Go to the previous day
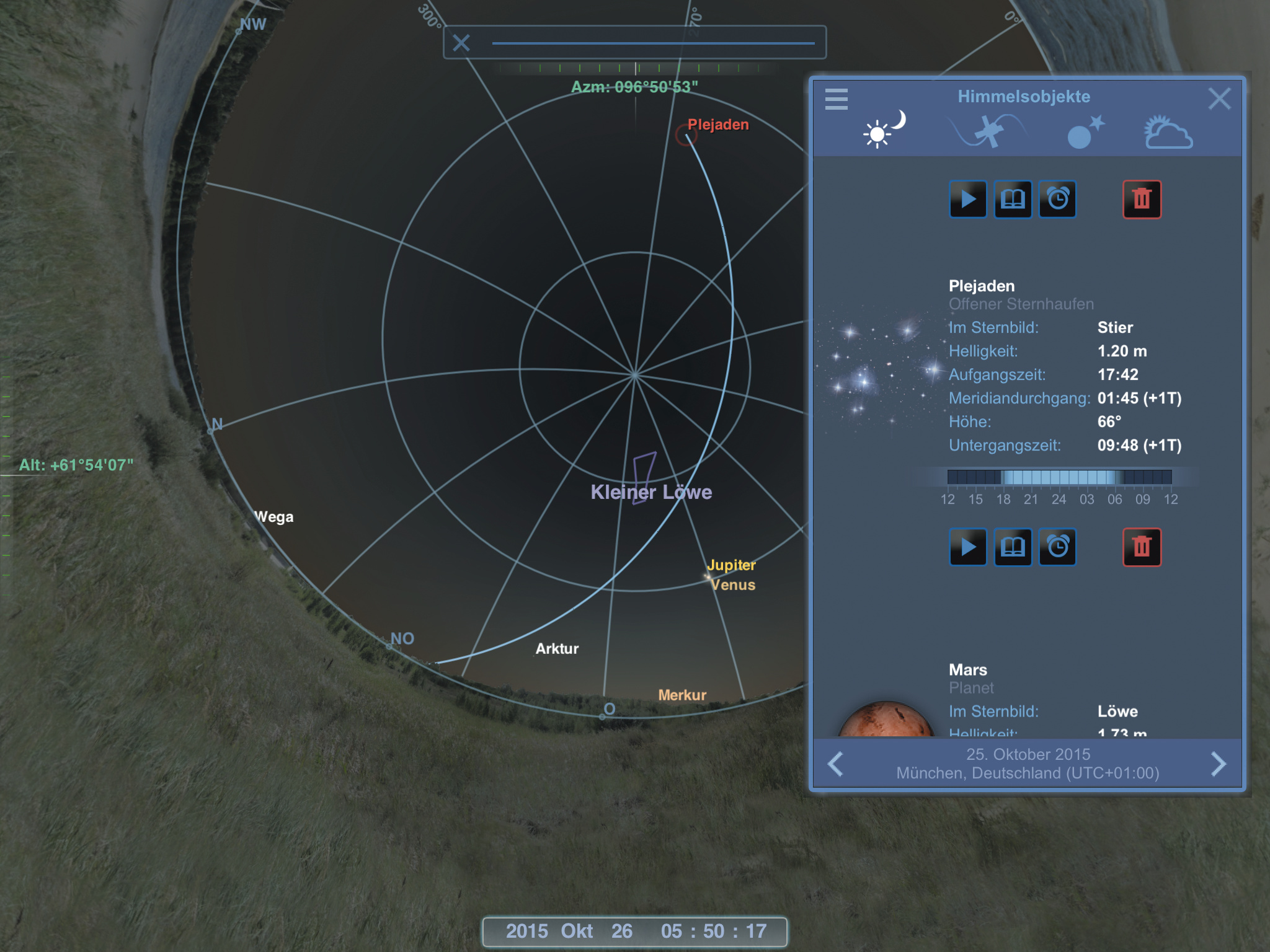 click(836, 764)
